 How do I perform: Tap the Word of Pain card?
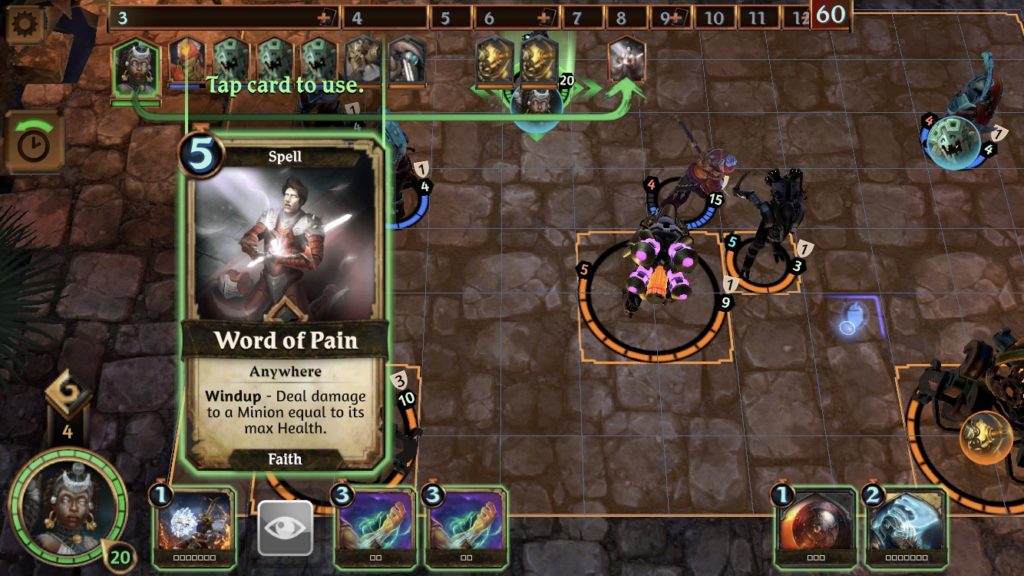point(284,305)
